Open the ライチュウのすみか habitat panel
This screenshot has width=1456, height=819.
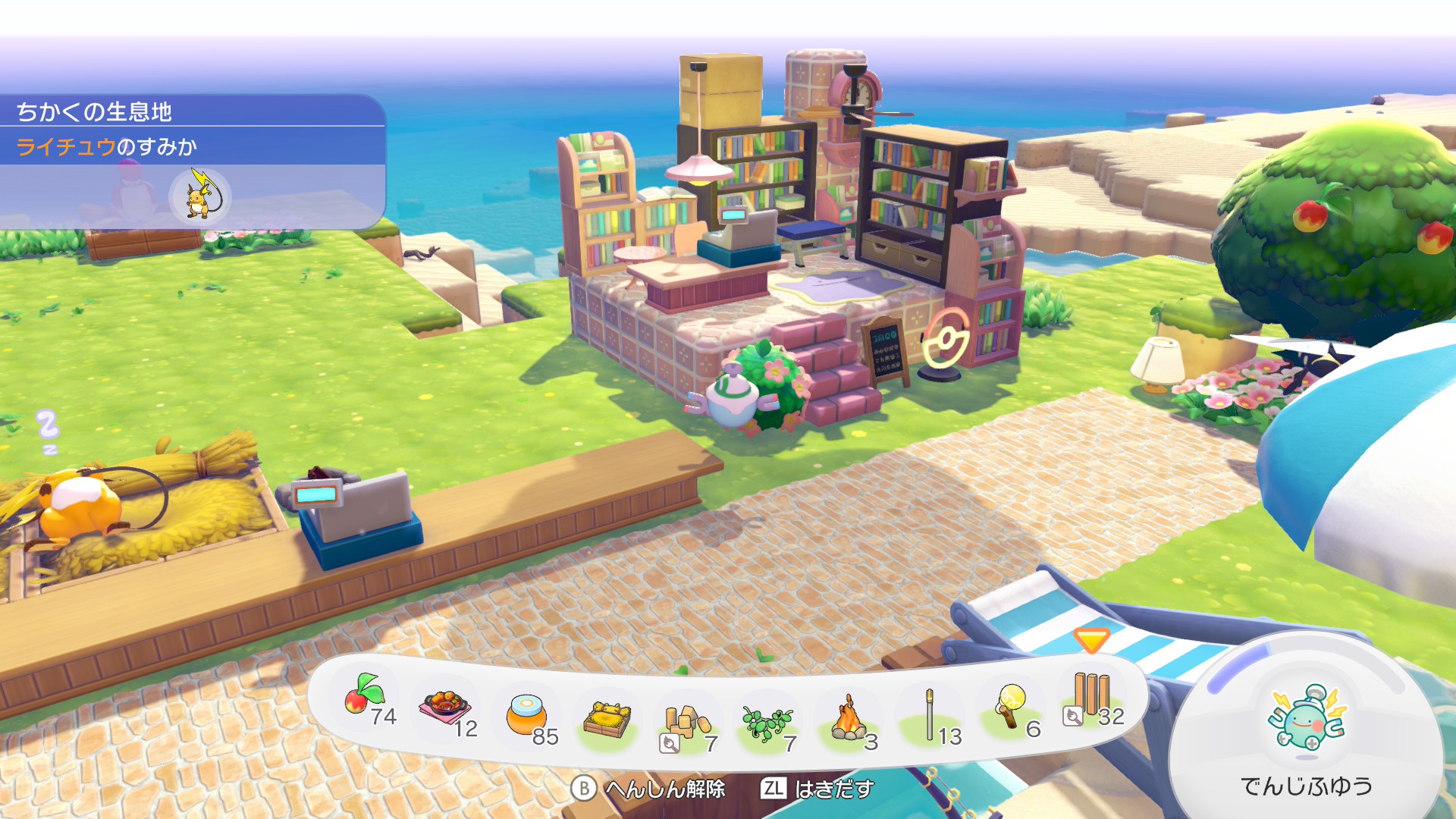pyautogui.click(x=106, y=146)
